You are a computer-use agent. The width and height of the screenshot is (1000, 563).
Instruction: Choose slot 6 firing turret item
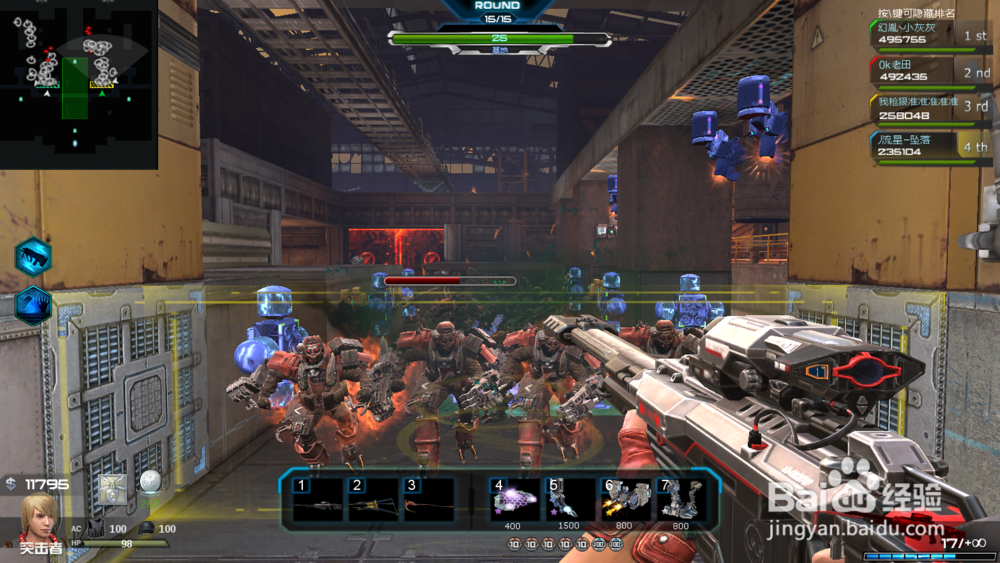pos(625,499)
